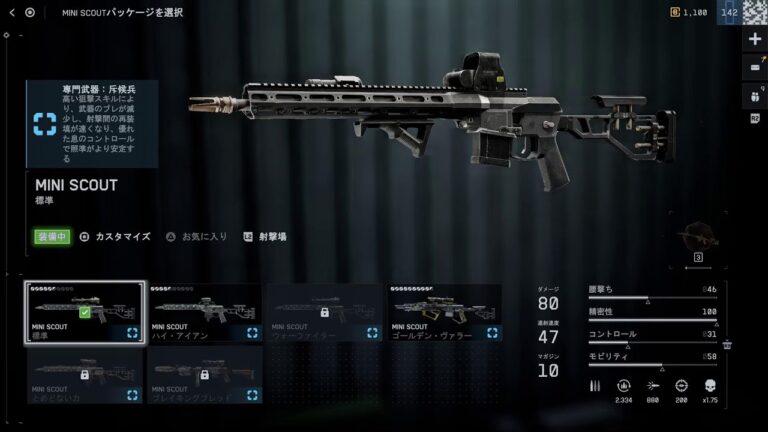Click the plus icon in the right sidebar
Viewport: 768px width, 432px height.
click(755, 38)
